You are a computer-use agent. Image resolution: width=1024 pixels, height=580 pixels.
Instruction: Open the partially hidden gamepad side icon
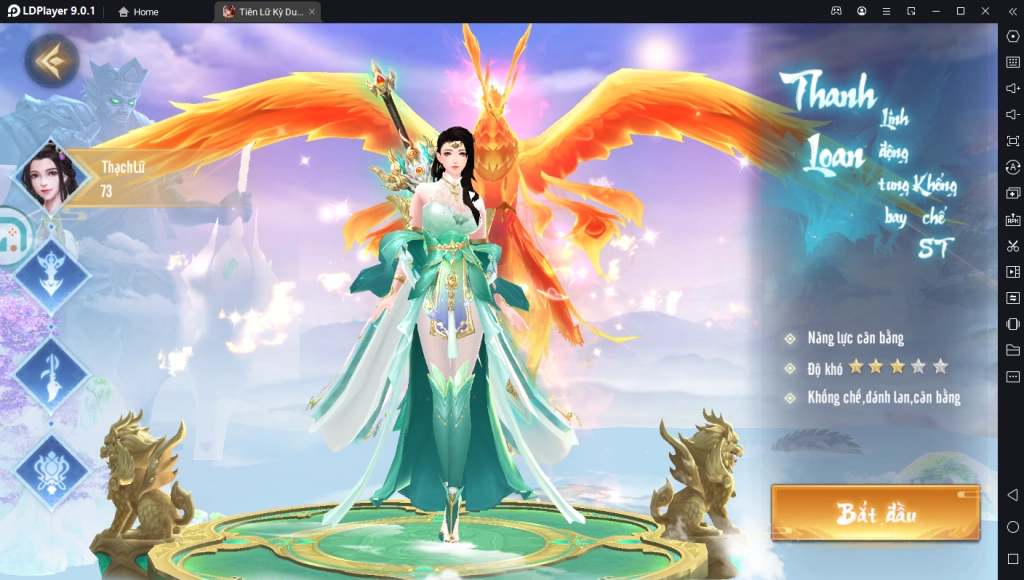click(12, 236)
